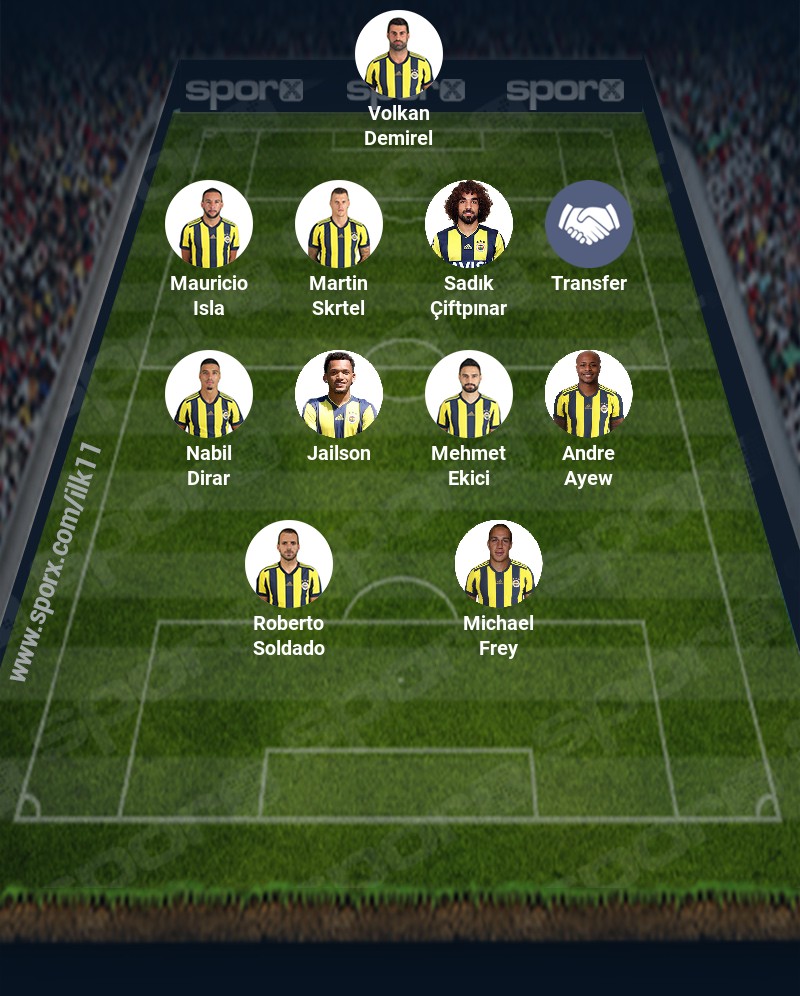Click Mehmet Ekici's portrait
The width and height of the screenshot is (800, 996).
pyautogui.click(x=468, y=395)
